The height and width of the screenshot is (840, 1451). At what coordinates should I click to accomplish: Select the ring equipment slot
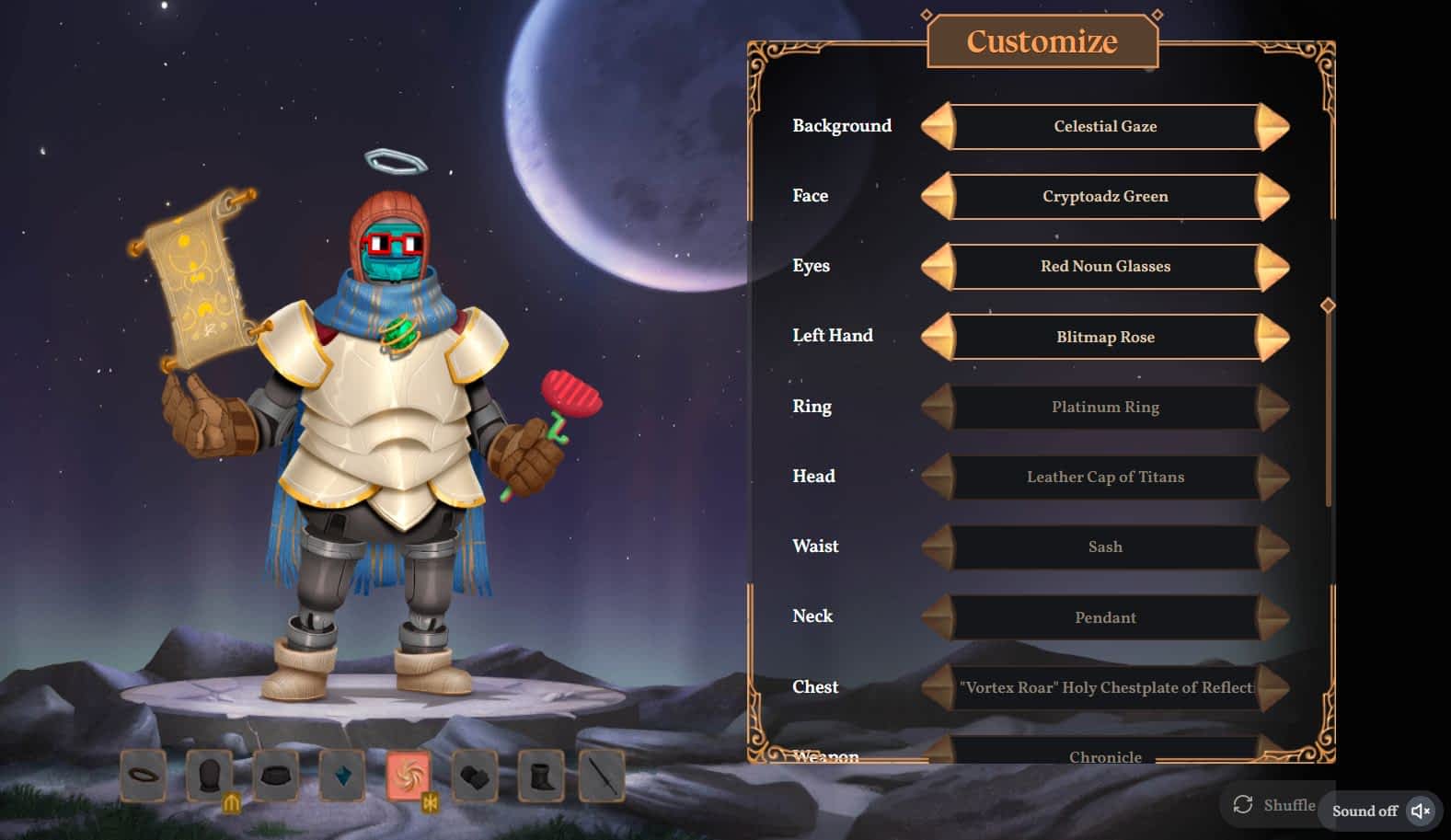144,776
